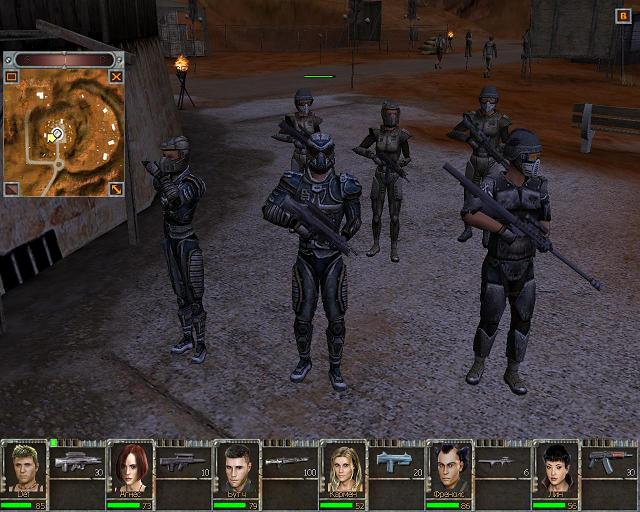This screenshot has width=640, height=512.
Task: Click the orange B icon button
Action: [623, 14]
